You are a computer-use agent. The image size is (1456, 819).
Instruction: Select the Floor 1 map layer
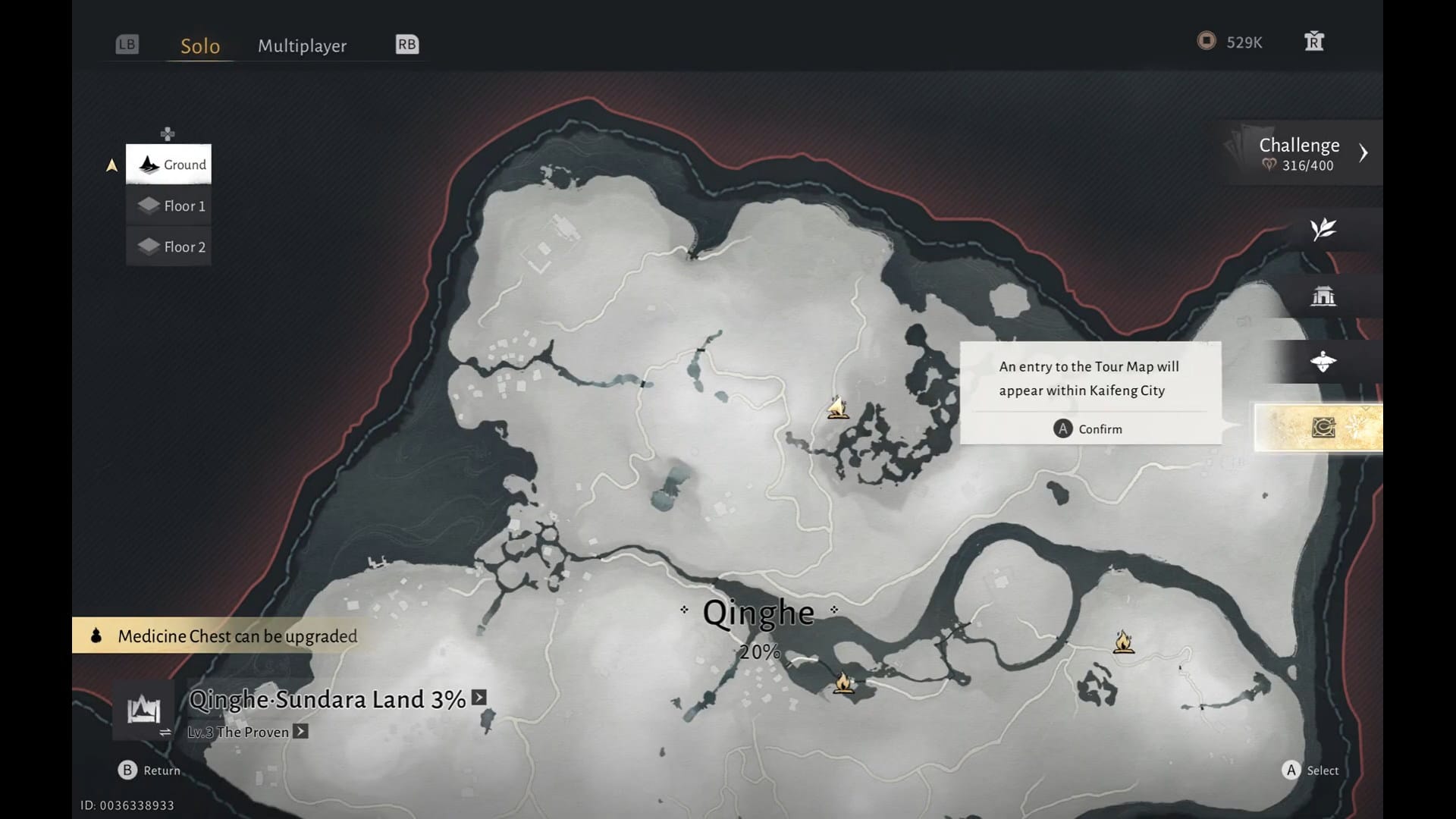coord(168,206)
